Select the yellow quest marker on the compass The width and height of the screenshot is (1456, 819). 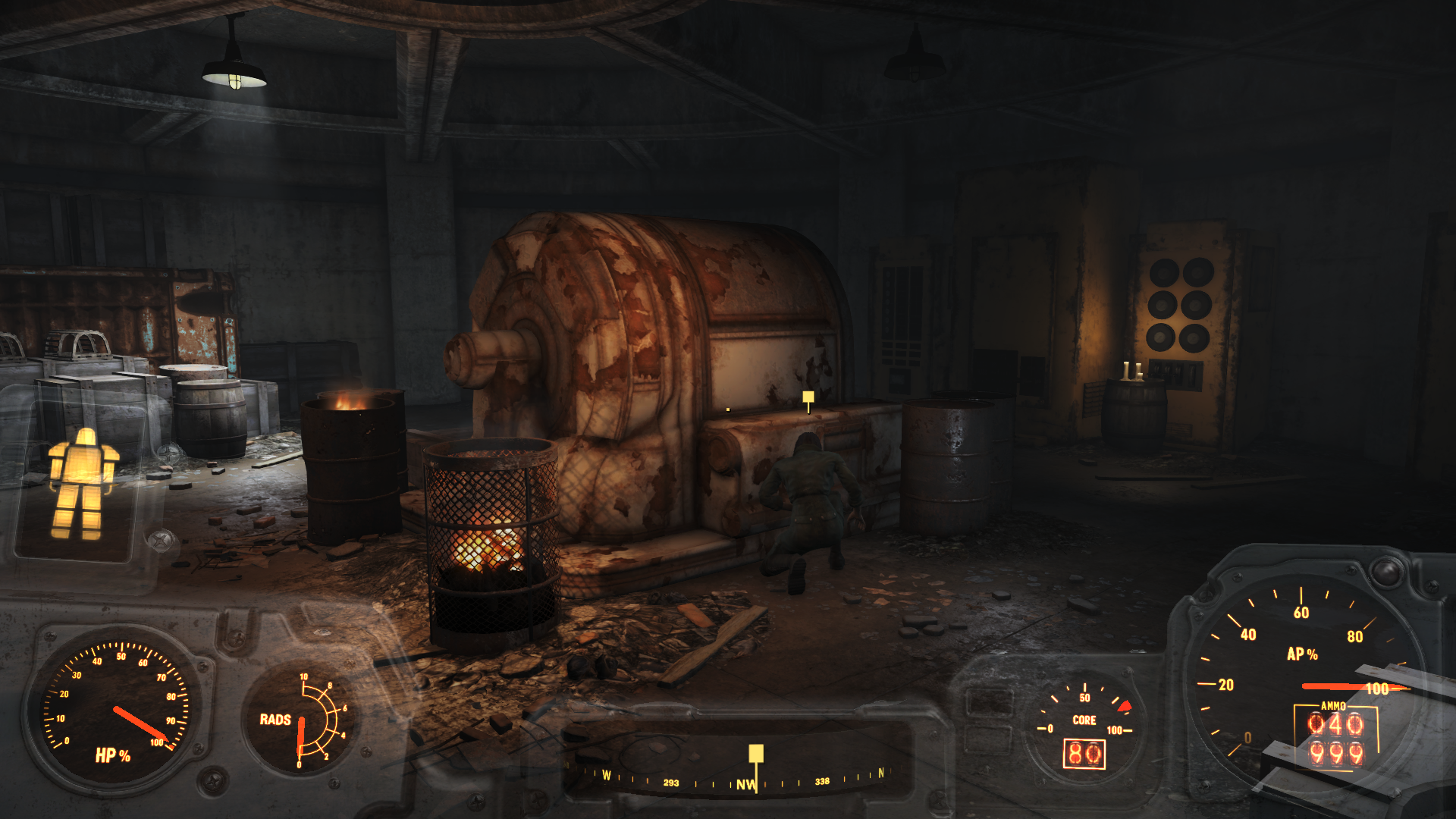[x=756, y=754]
